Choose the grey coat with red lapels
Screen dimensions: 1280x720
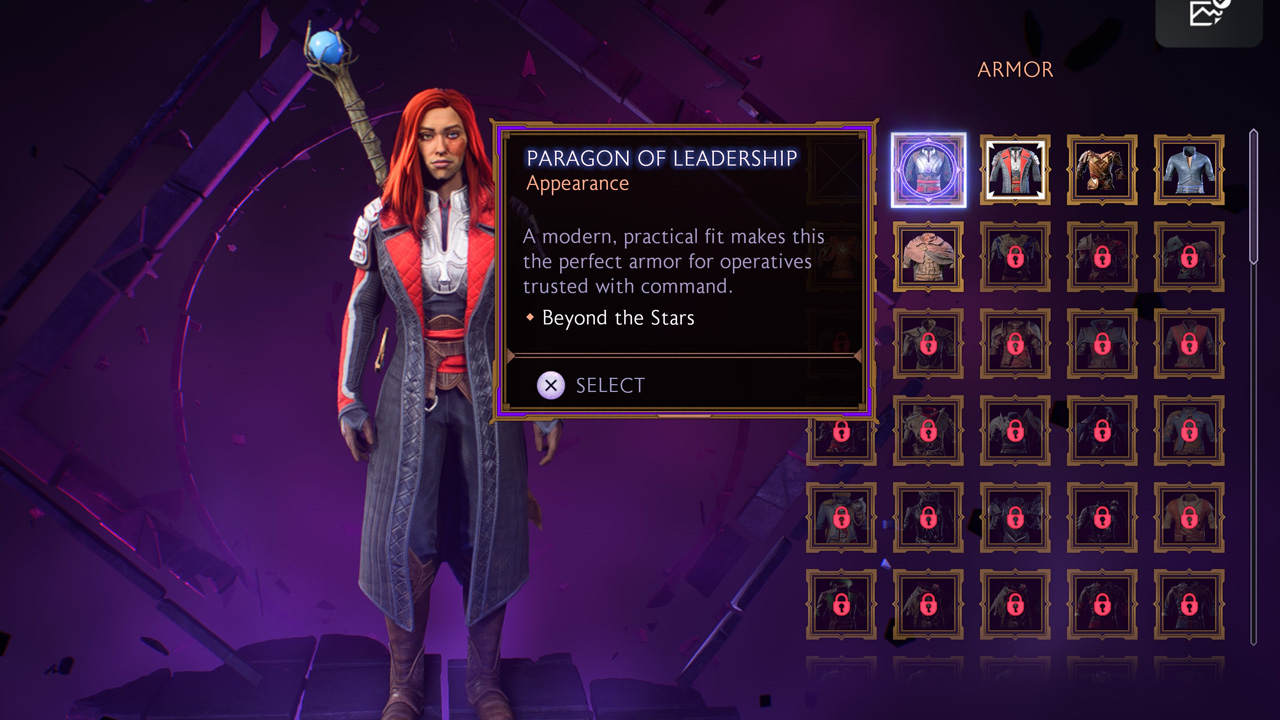tap(1015, 170)
